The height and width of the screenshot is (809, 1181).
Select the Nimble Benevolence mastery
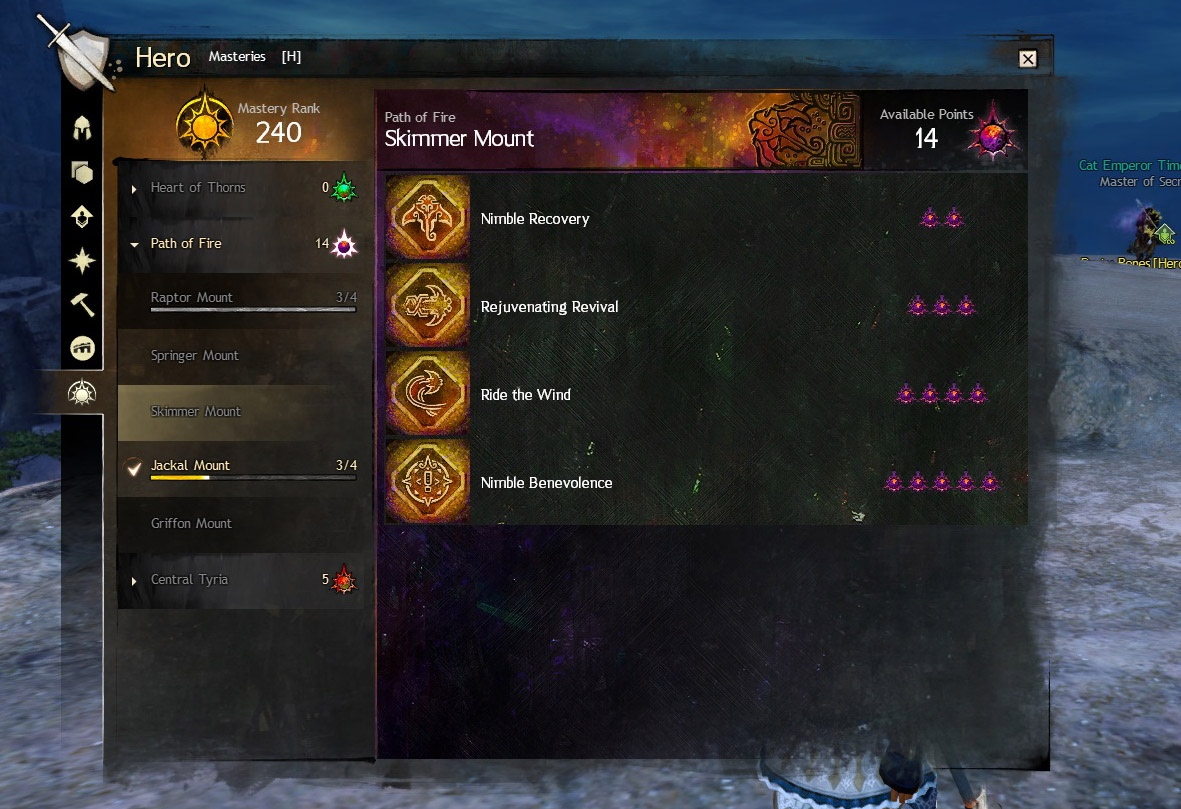[x=546, y=483]
